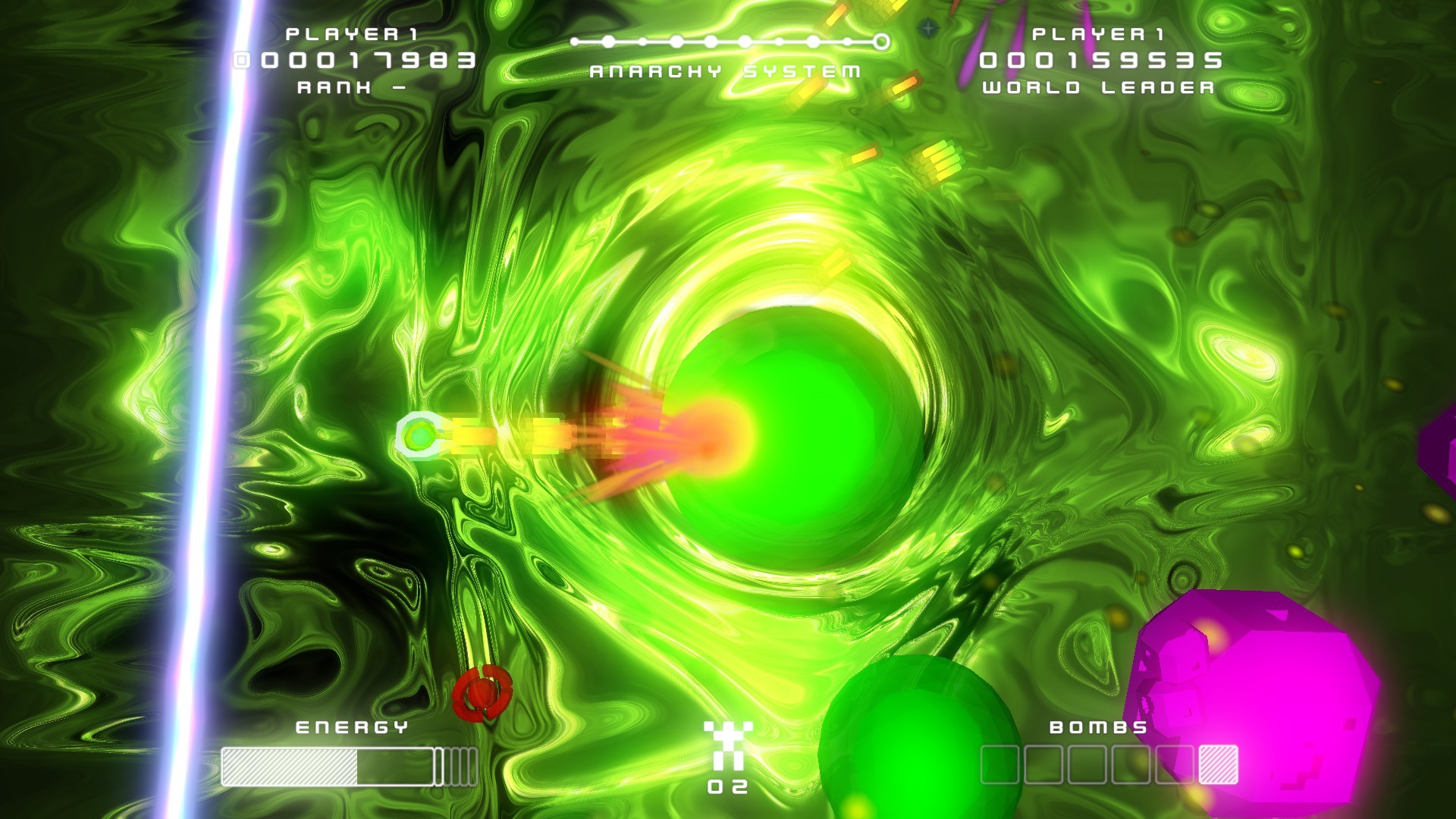Click the world leader score 000159535
Viewport: 1456px width, 819px height.
click(x=1100, y=60)
